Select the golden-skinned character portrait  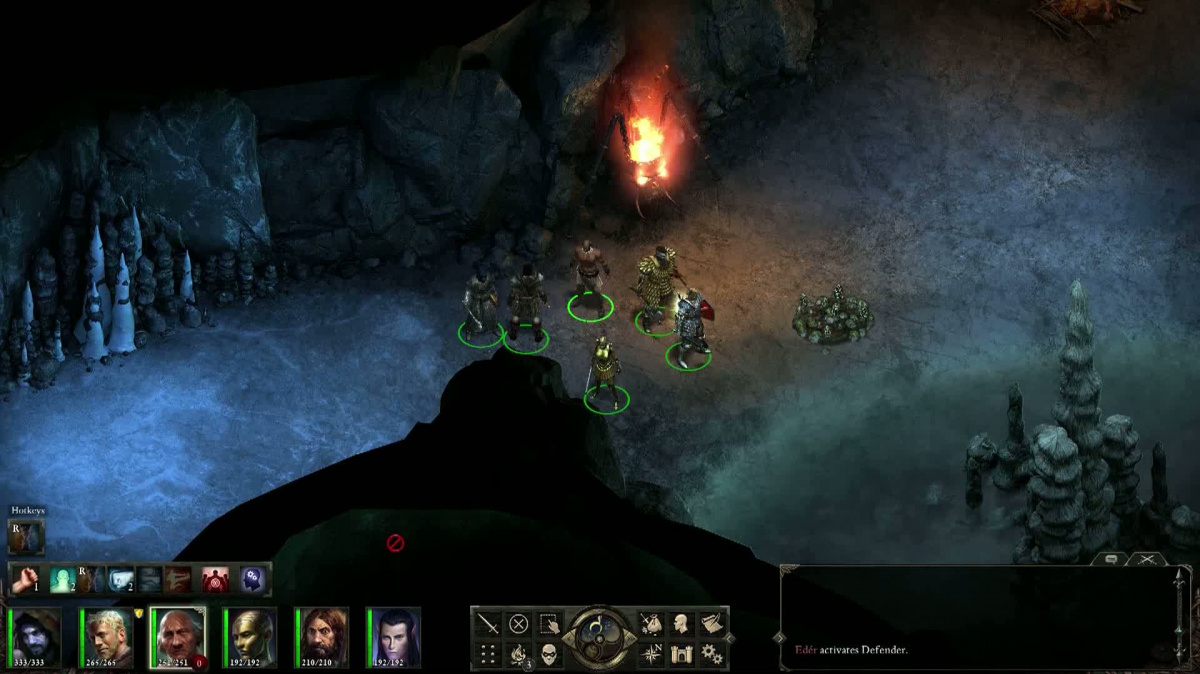pos(251,637)
